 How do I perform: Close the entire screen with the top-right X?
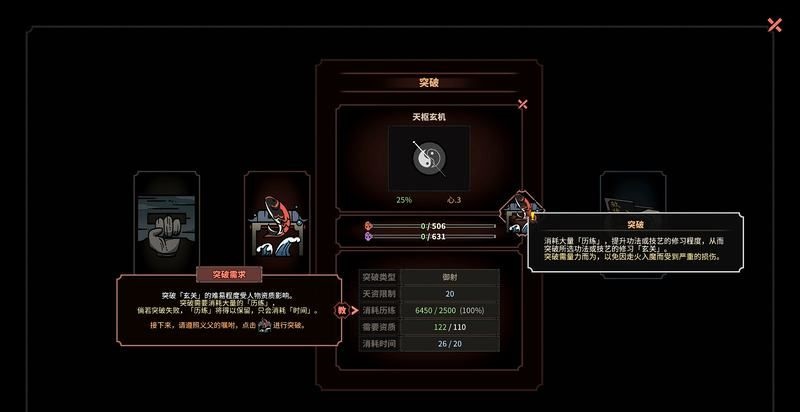[774, 24]
